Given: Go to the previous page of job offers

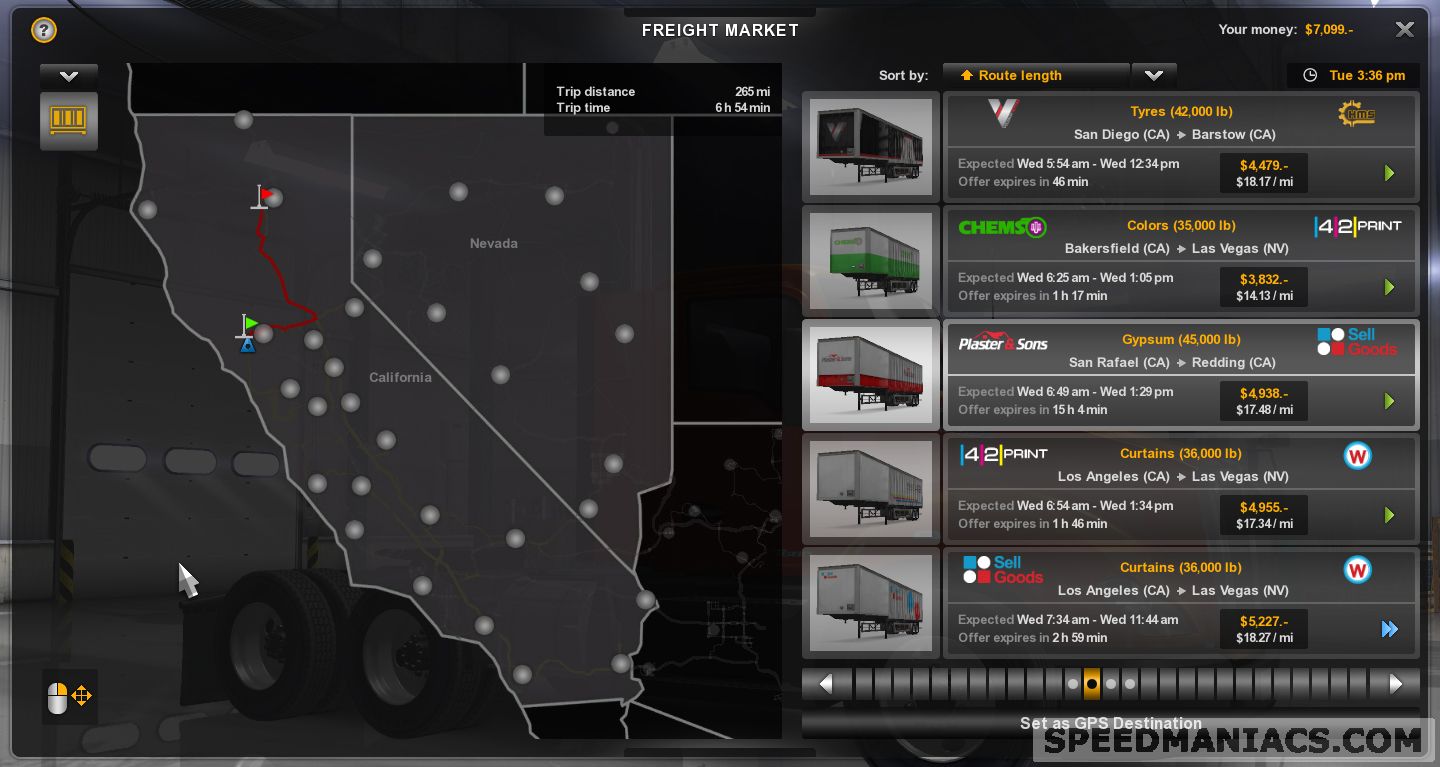Looking at the screenshot, I should pos(826,684).
